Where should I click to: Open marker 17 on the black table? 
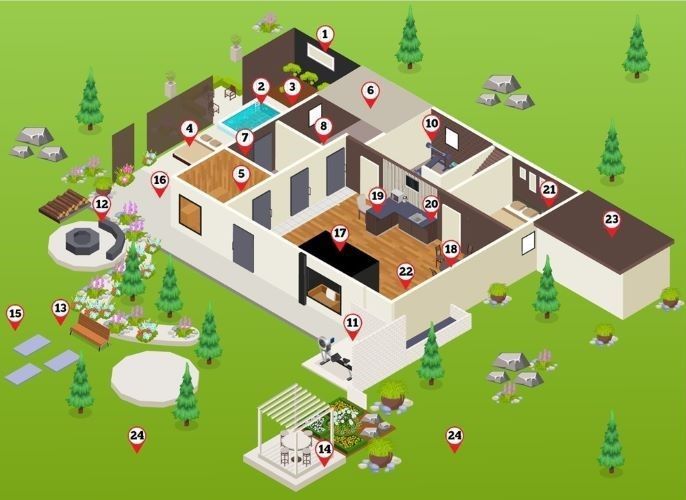340,236
